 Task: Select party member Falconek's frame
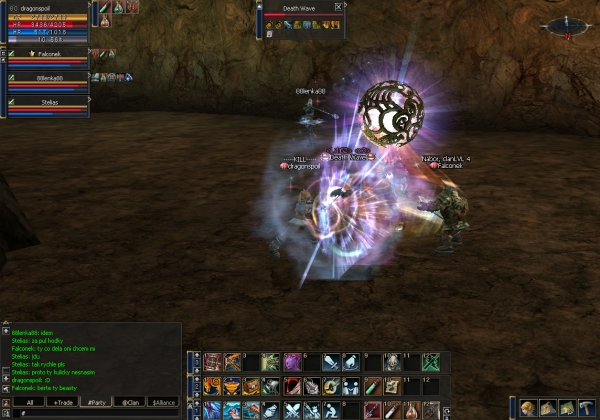coord(48,57)
